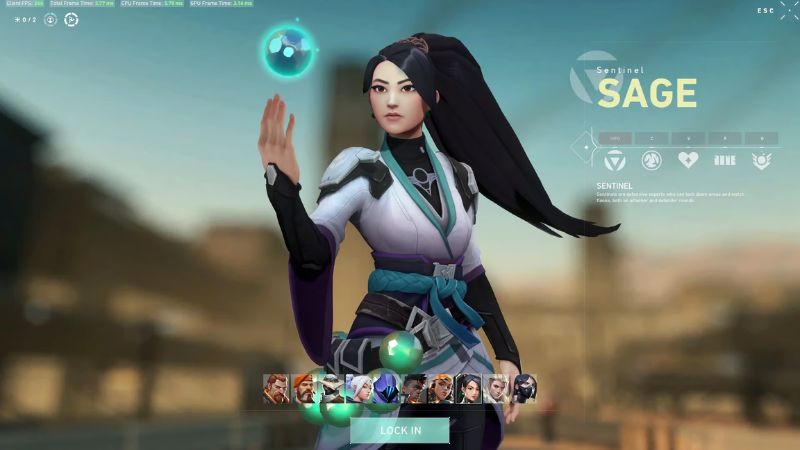Choose the blond Sova portrait

tap(496, 389)
